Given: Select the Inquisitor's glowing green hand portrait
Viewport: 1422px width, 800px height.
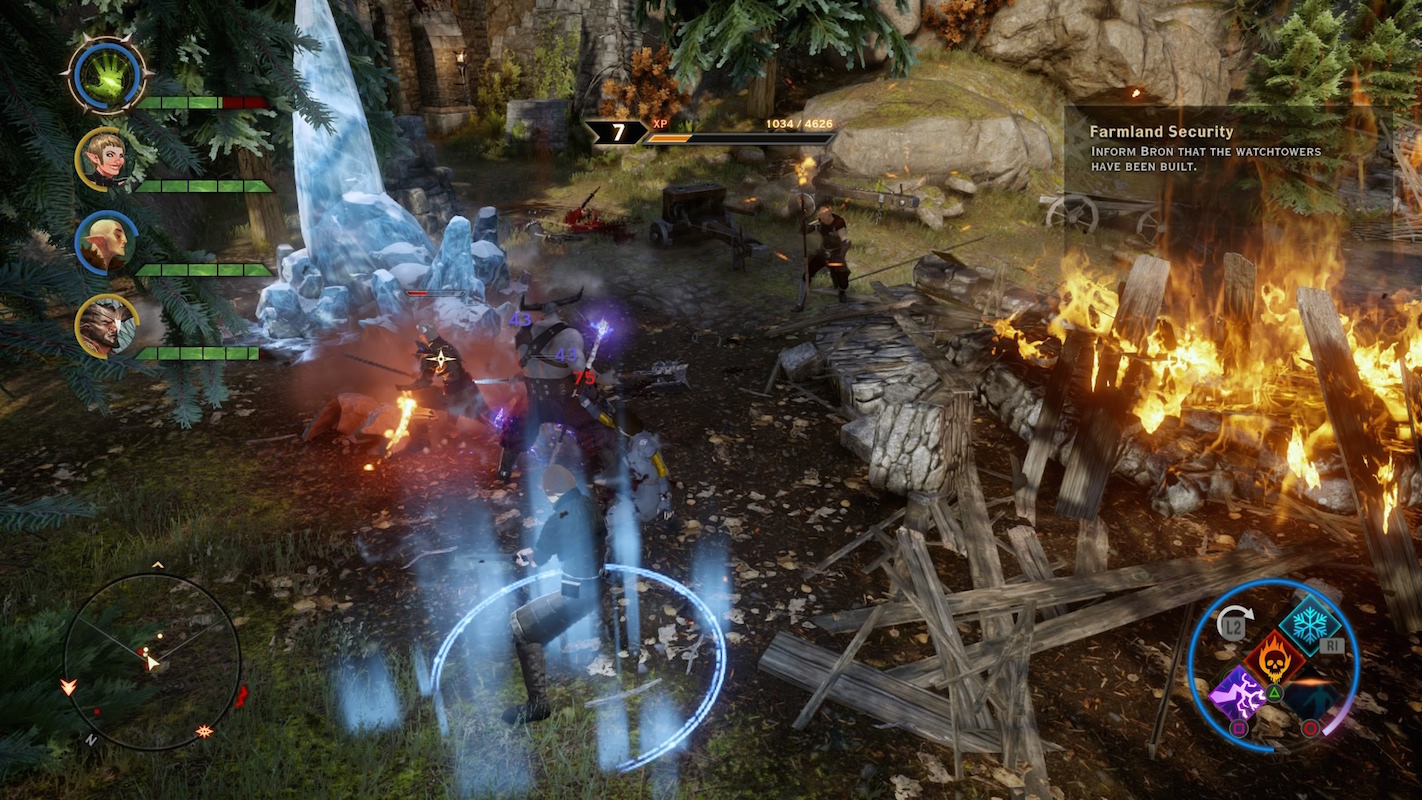Looking at the screenshot, I should click(107, 75).
